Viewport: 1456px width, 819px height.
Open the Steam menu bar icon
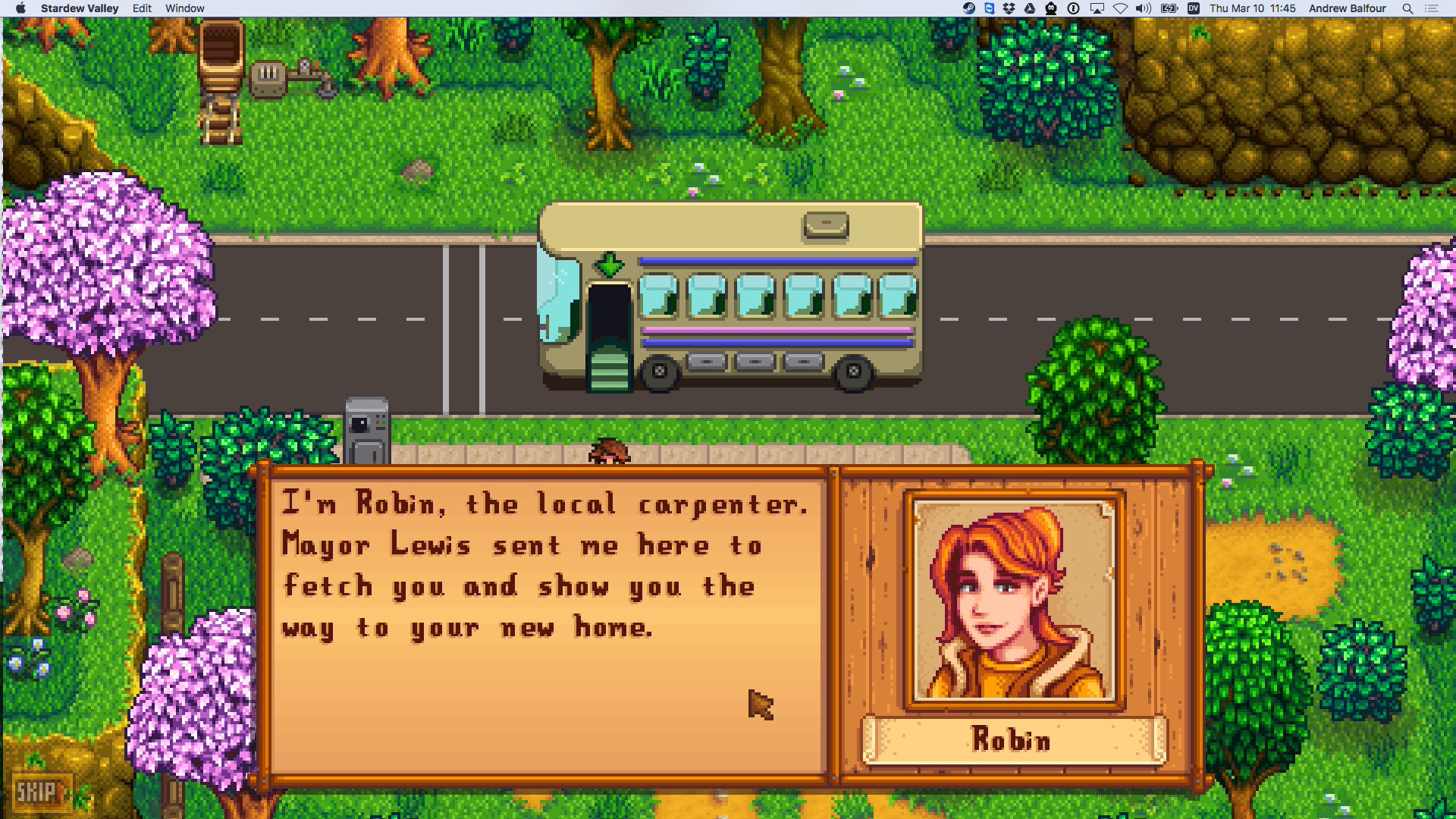point(968,8)
